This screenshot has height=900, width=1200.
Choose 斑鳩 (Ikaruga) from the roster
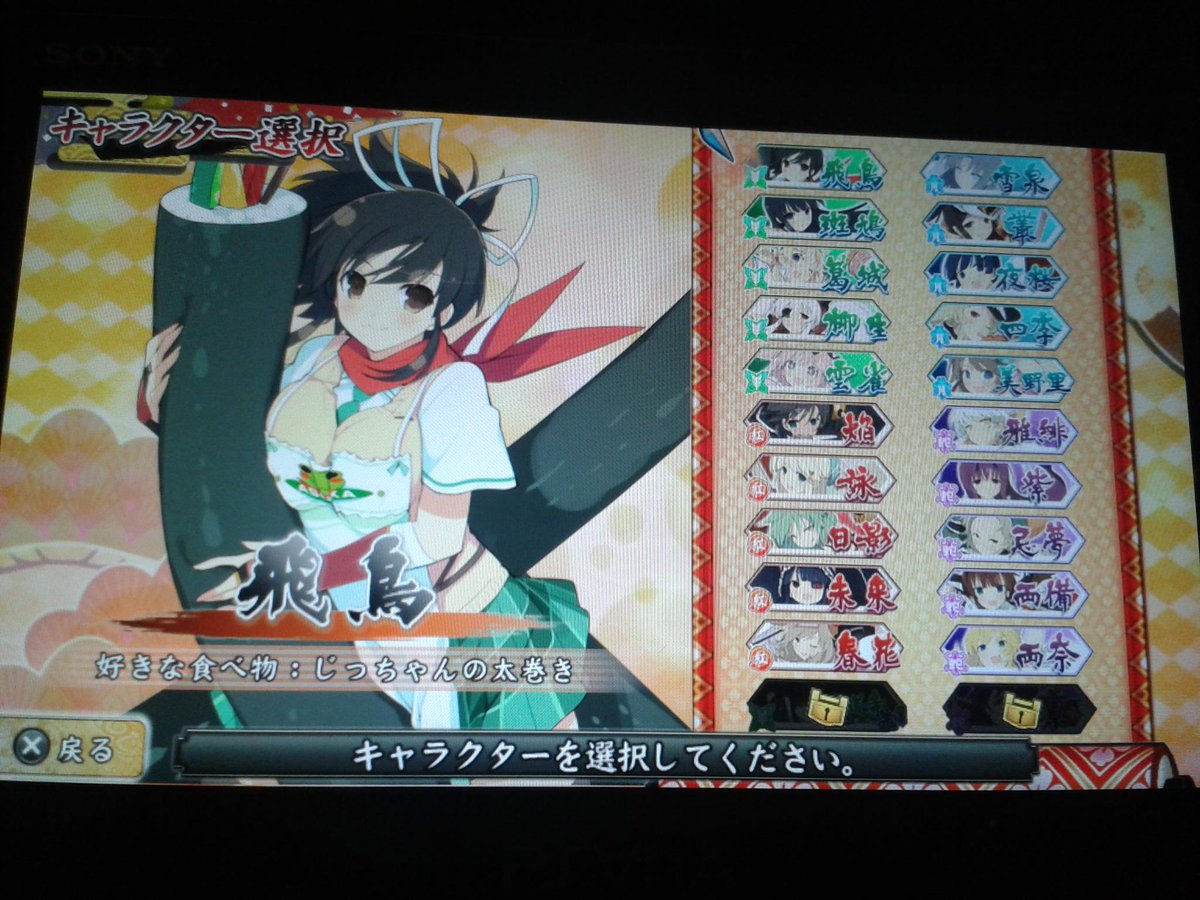coord(815,217)
